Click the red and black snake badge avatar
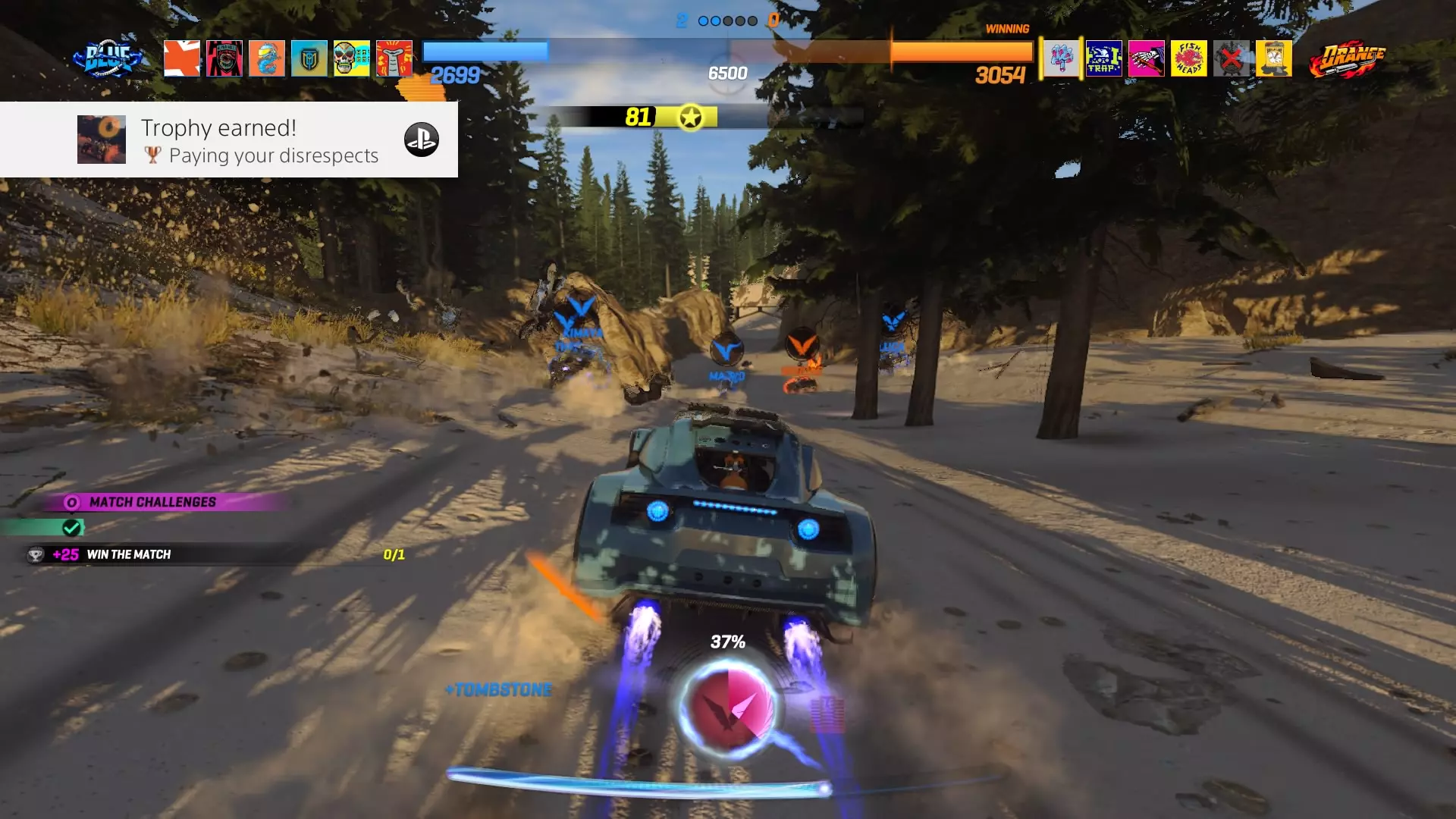Viewport: 1456px width, 819px height. click(x=224, y=58)
